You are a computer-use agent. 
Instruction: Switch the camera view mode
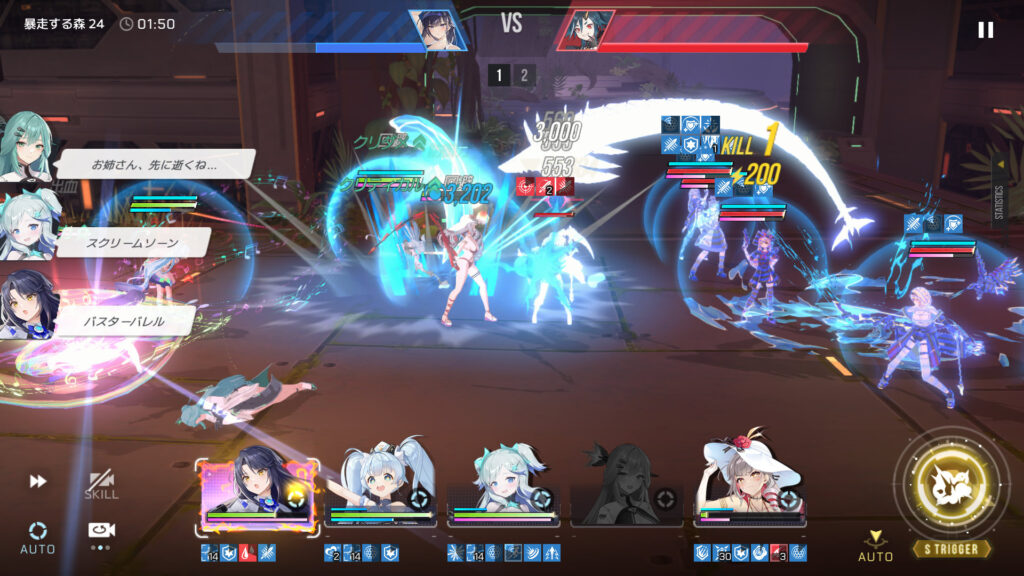coord(101,532)
